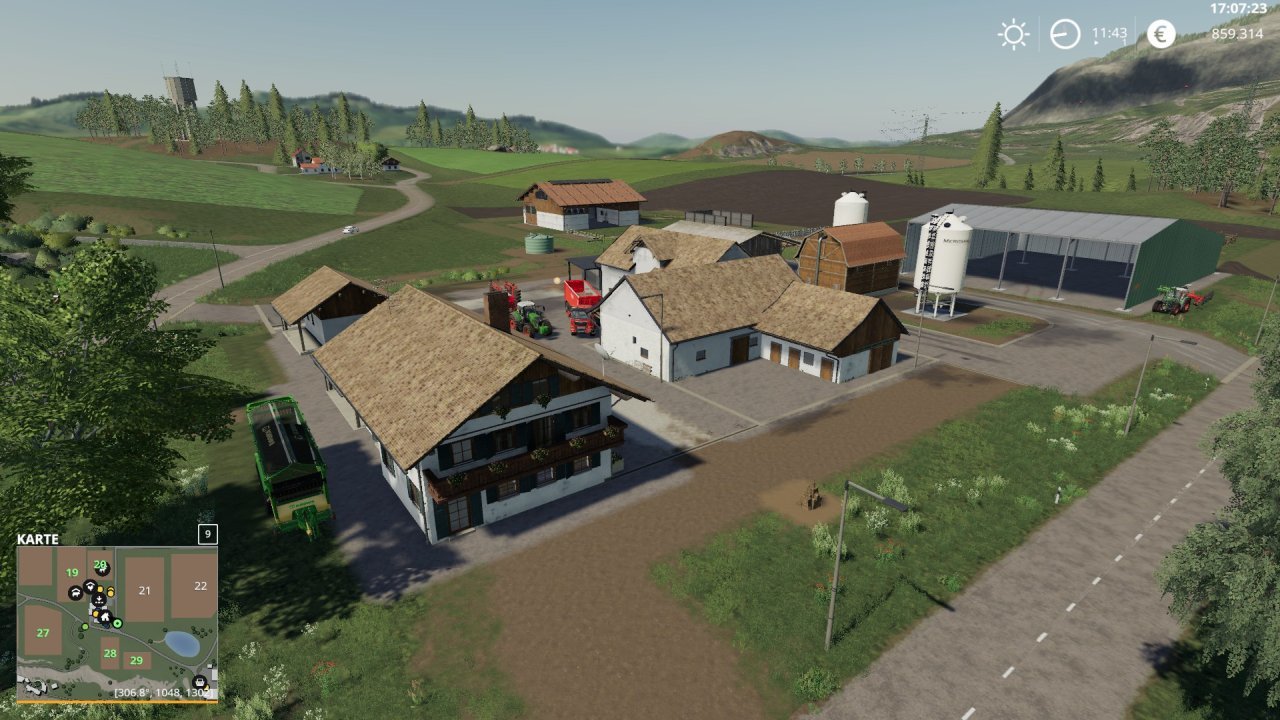Click the 859.314 money balance
The width and height of the screenshot is (1280, 720).
(1236, 33)
